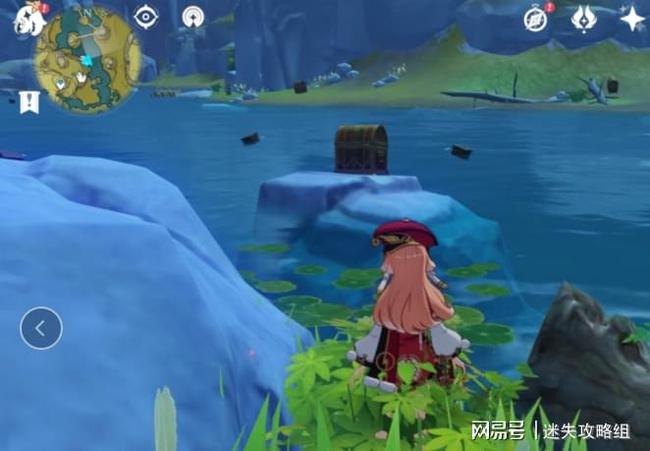The height and width of the screenshot is (451, 650).
Task: Open the map from the minimap
Action: pyautogui.click(x=88, y=60)
